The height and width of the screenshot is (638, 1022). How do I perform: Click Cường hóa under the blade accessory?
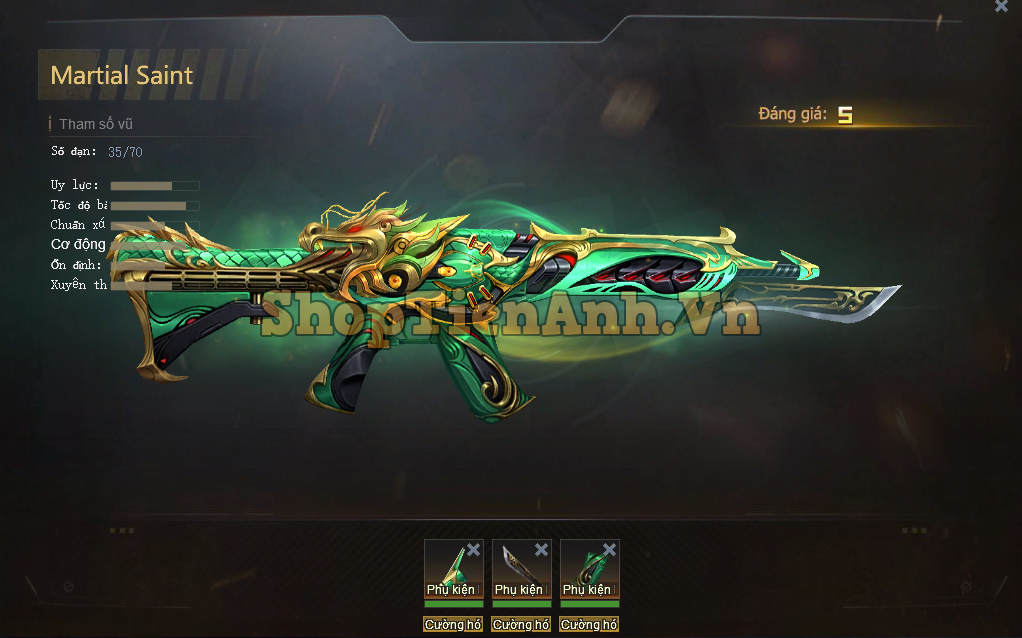521,625
